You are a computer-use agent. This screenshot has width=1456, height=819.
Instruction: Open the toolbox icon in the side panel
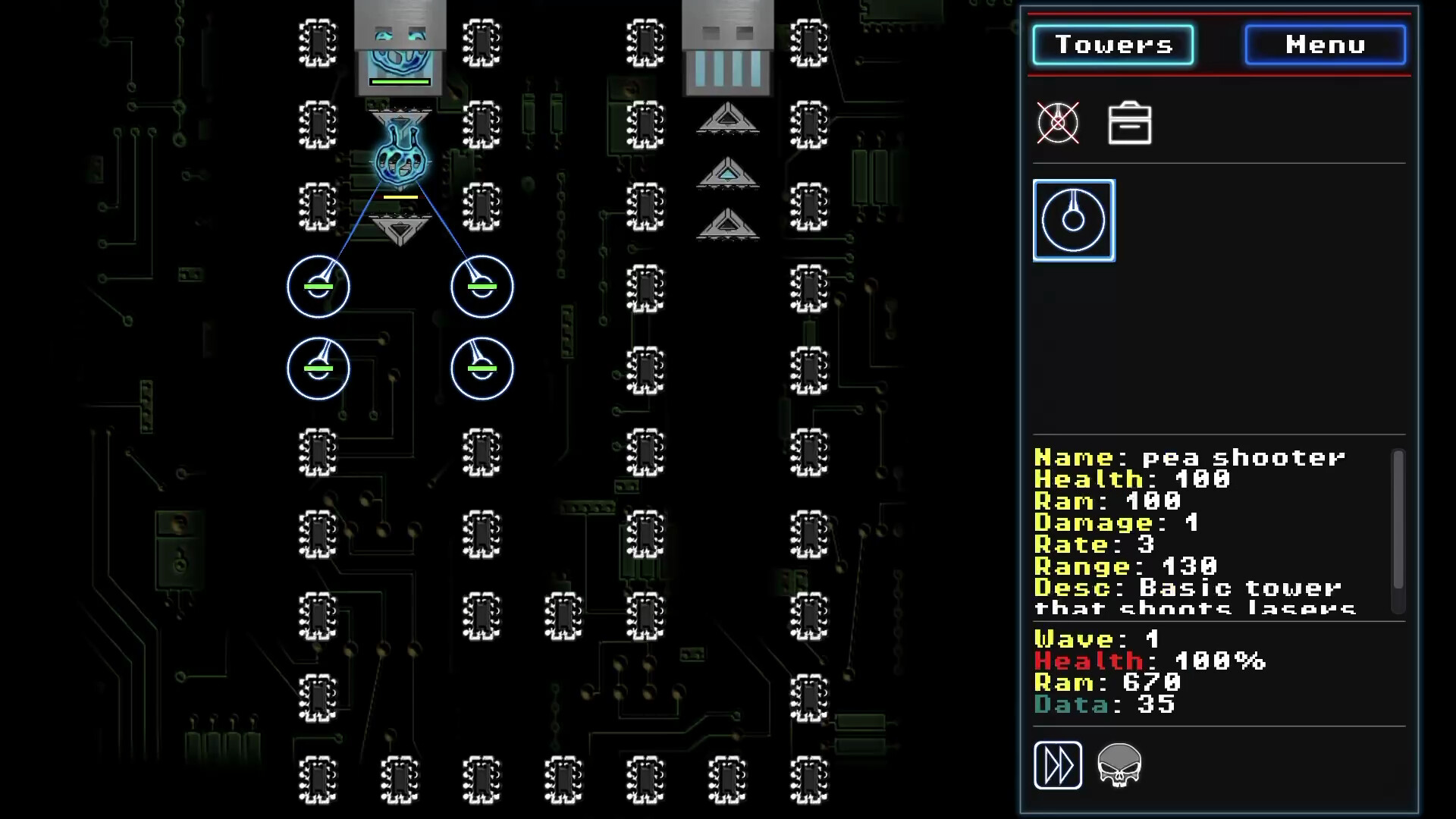pos(1129,123)
